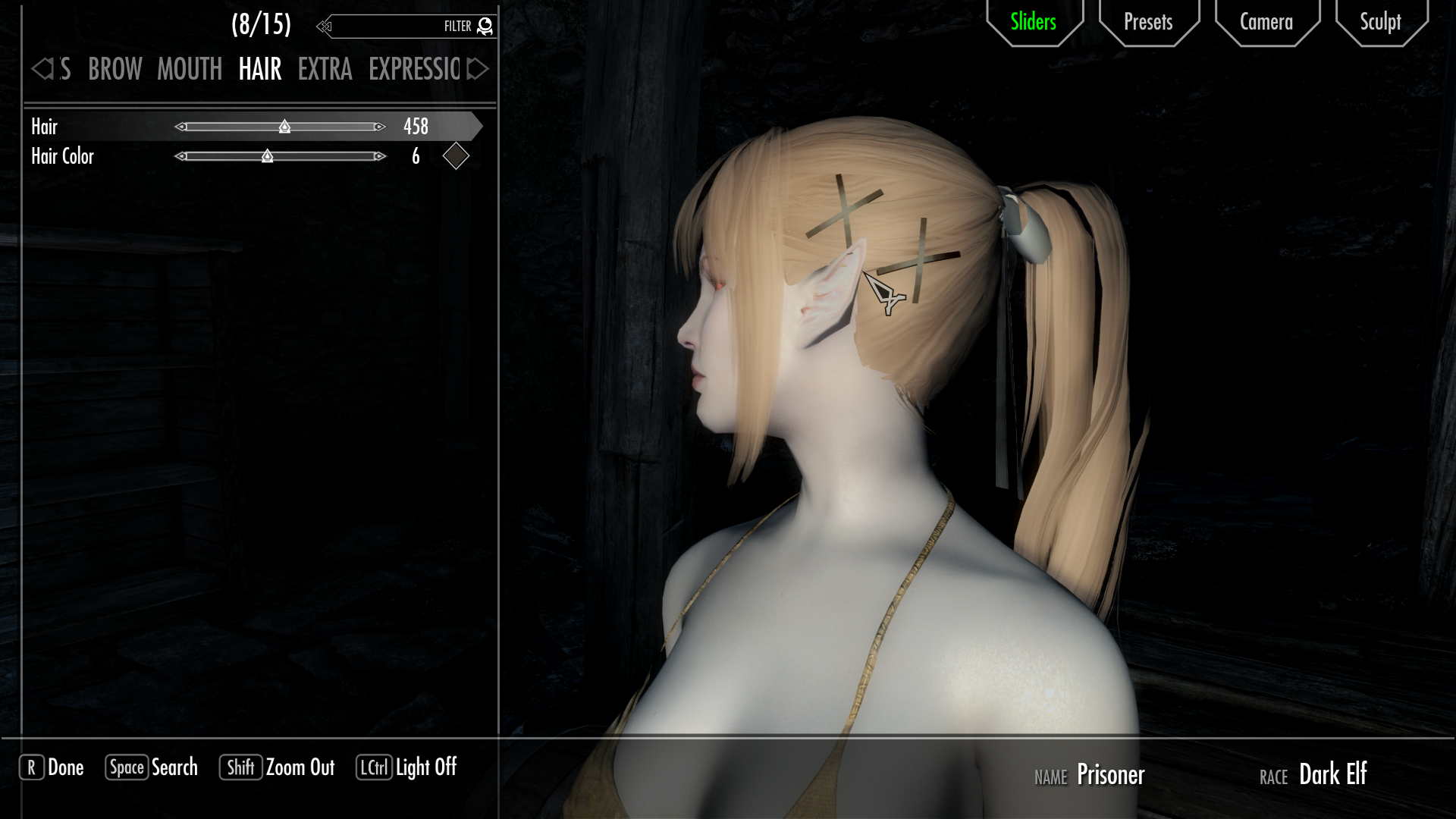Viewport: 1456px width, 819px height.
Task: Open the Sliders panel
Action: point(1033,22)
